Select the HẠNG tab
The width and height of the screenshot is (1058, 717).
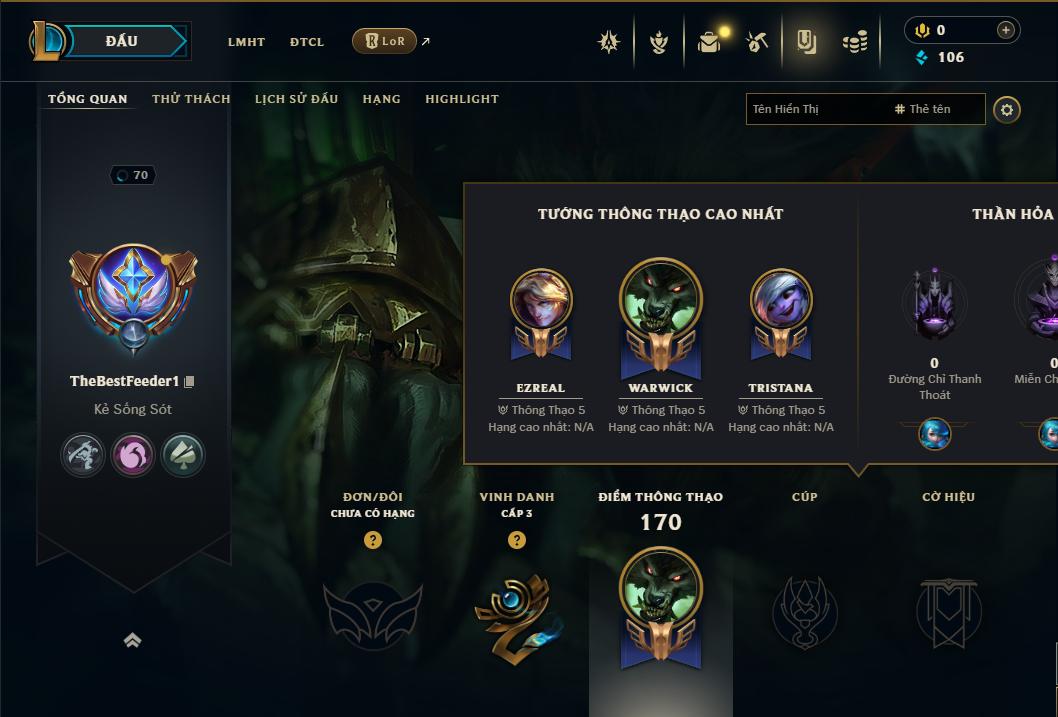[381, 99]
